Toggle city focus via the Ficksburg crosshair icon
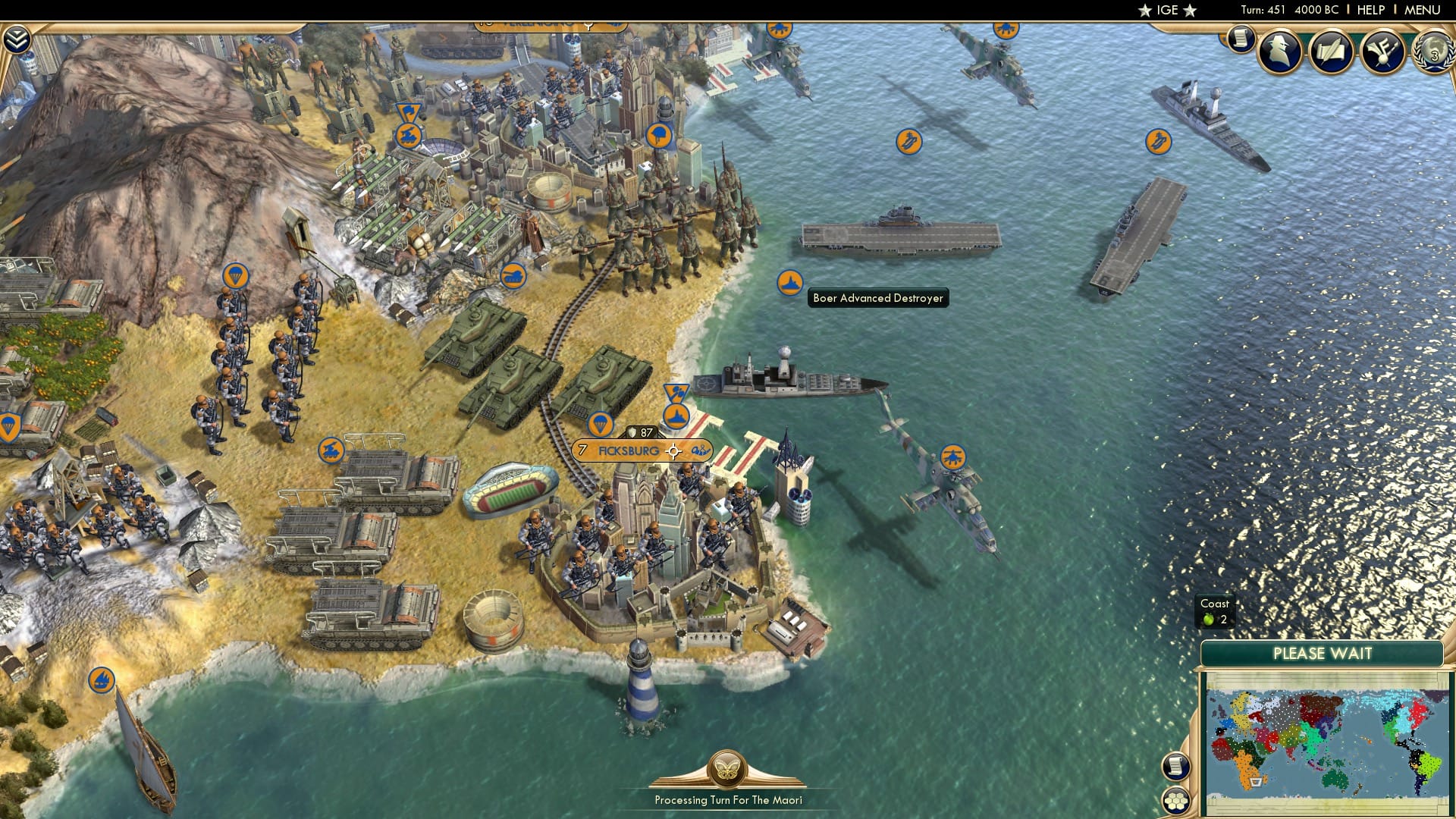Viewport: 1456px width, 819px height. click(x=673, y=451)
